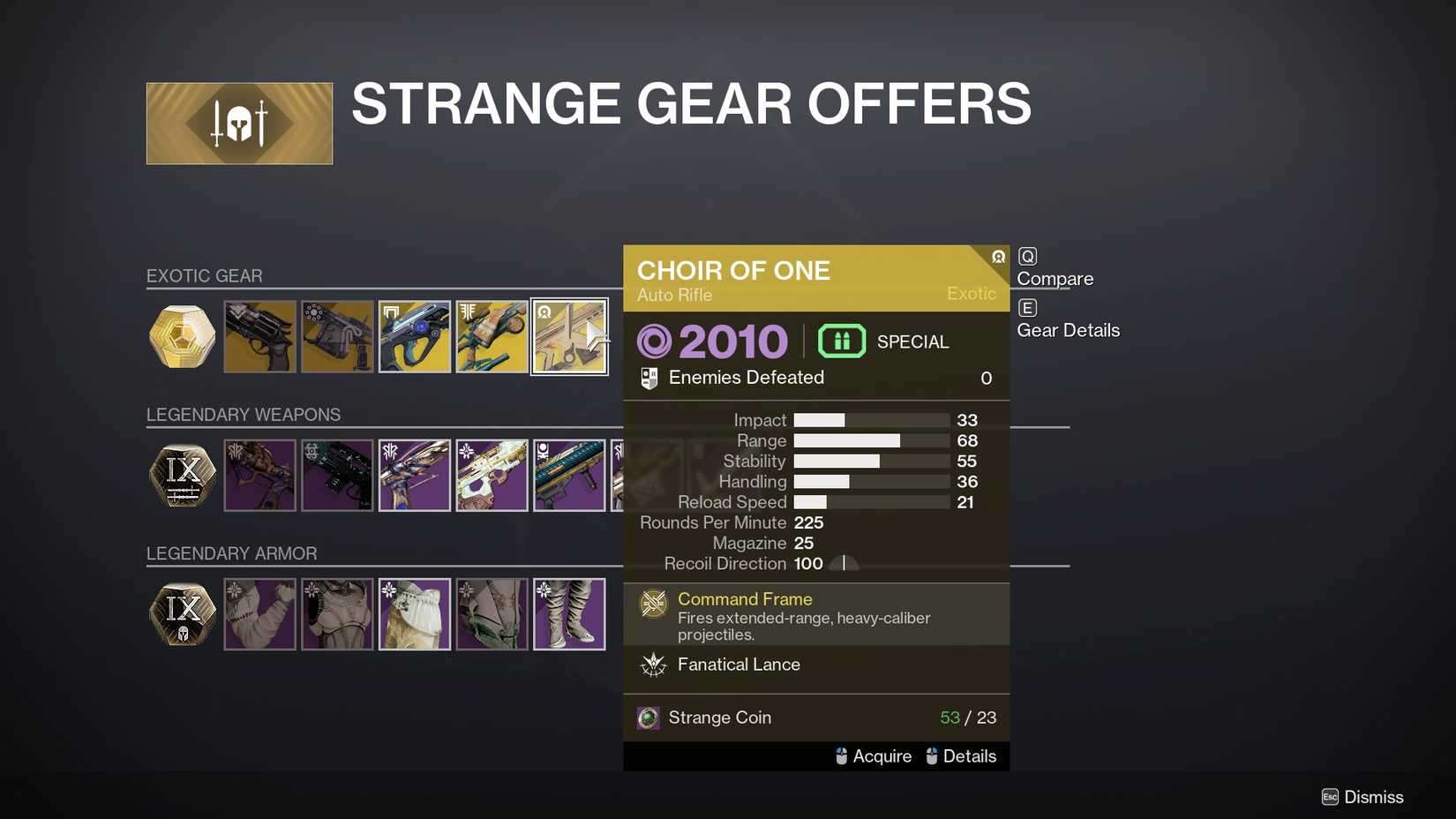
Task: Select the legendary boots armor thumbnail
Action: (569, 613)
